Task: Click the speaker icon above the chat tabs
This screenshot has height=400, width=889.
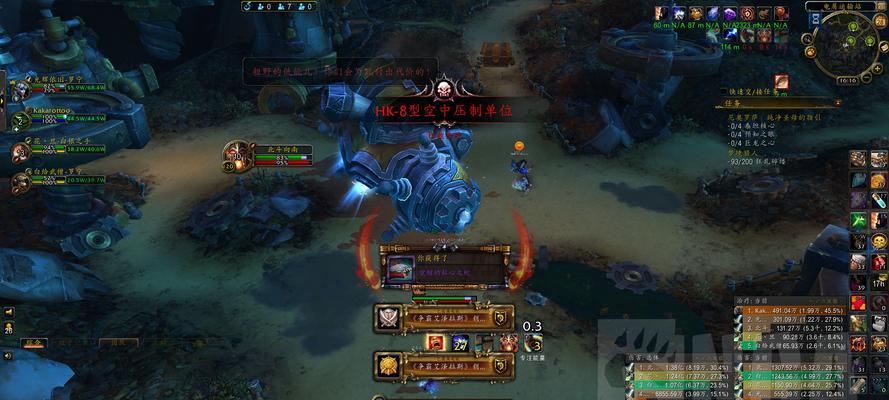Action: [x=8, y=312]
